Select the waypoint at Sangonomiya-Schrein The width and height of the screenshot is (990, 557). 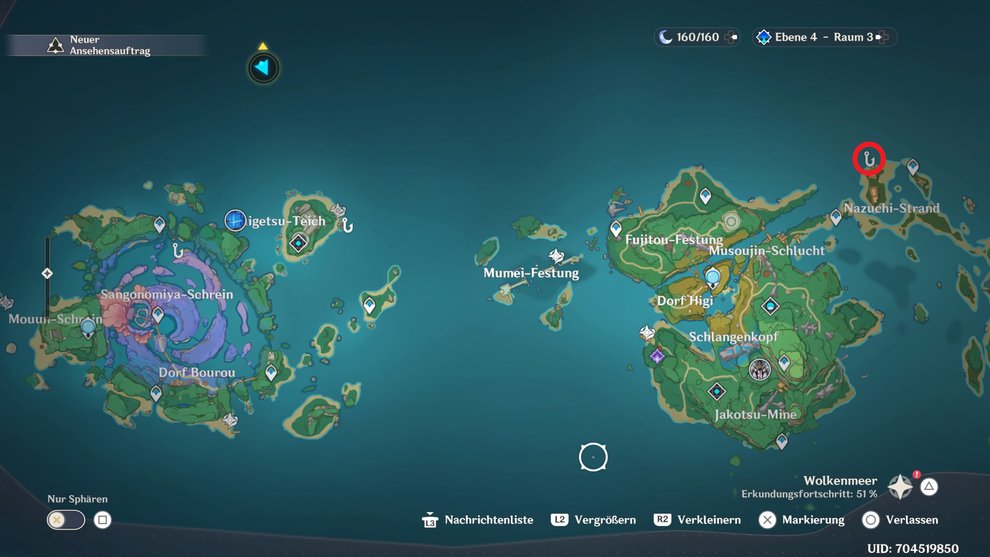pyautogui.click(x=157, y=315)
